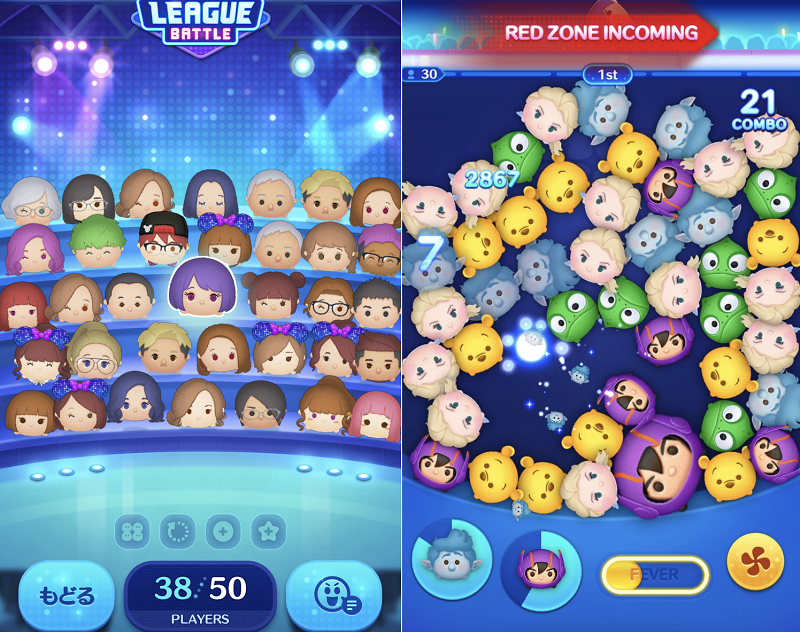The image size is (800, 632).
Task: Select the circular timer item icon
Action: click(x=178, y=531)
